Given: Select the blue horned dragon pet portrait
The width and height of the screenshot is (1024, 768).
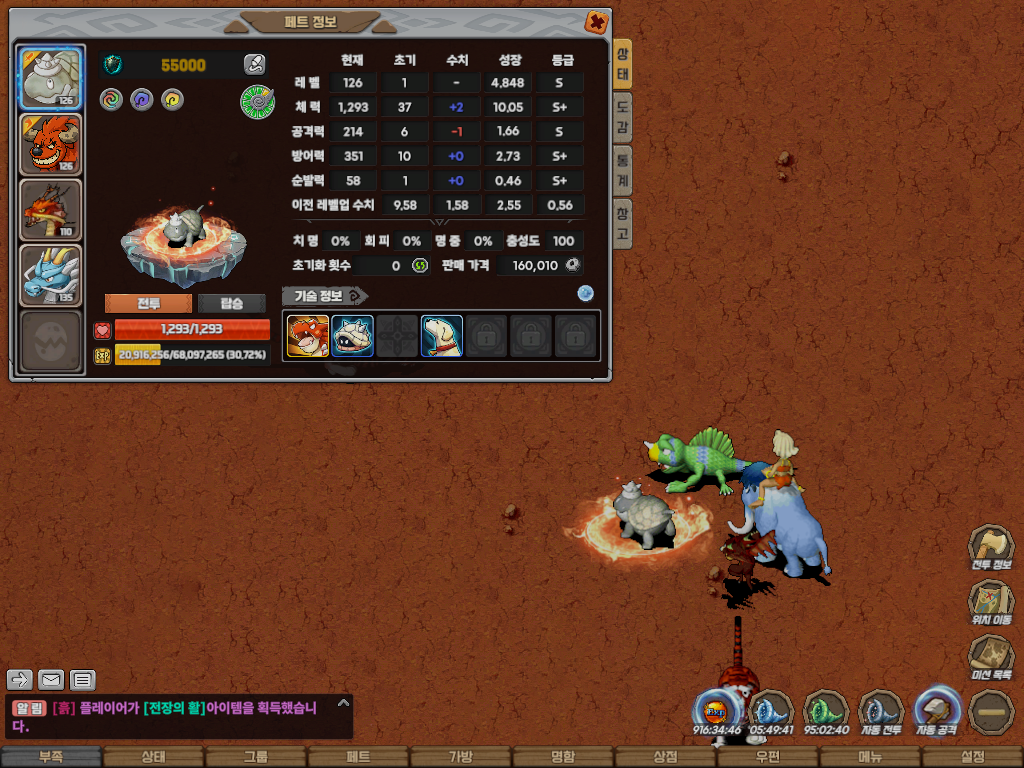Looking at the screenshot, I should pyautogui.click(x=51, y=275).
